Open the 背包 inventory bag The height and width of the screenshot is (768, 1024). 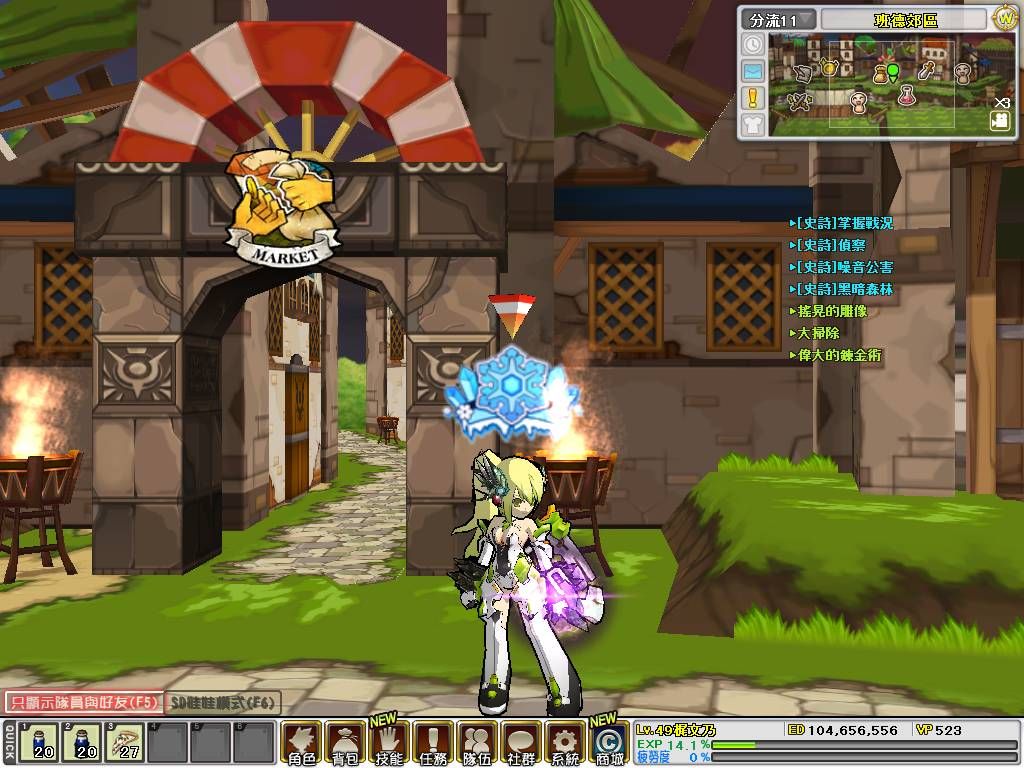point(345,743)
